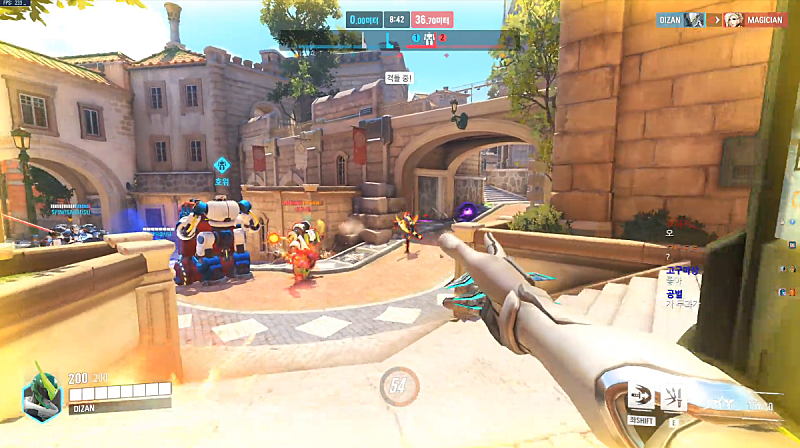Click the ultimate charge meter

tap(399, 386)
